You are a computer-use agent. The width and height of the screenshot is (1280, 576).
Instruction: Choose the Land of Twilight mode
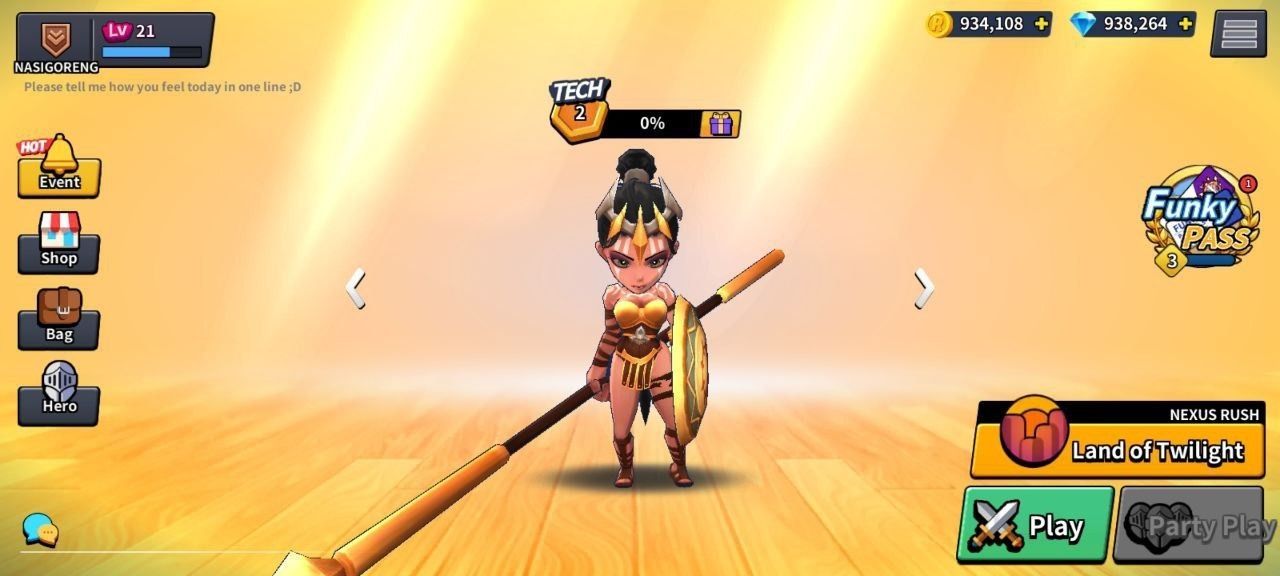pyautogui.click(x=1123, y=449)
